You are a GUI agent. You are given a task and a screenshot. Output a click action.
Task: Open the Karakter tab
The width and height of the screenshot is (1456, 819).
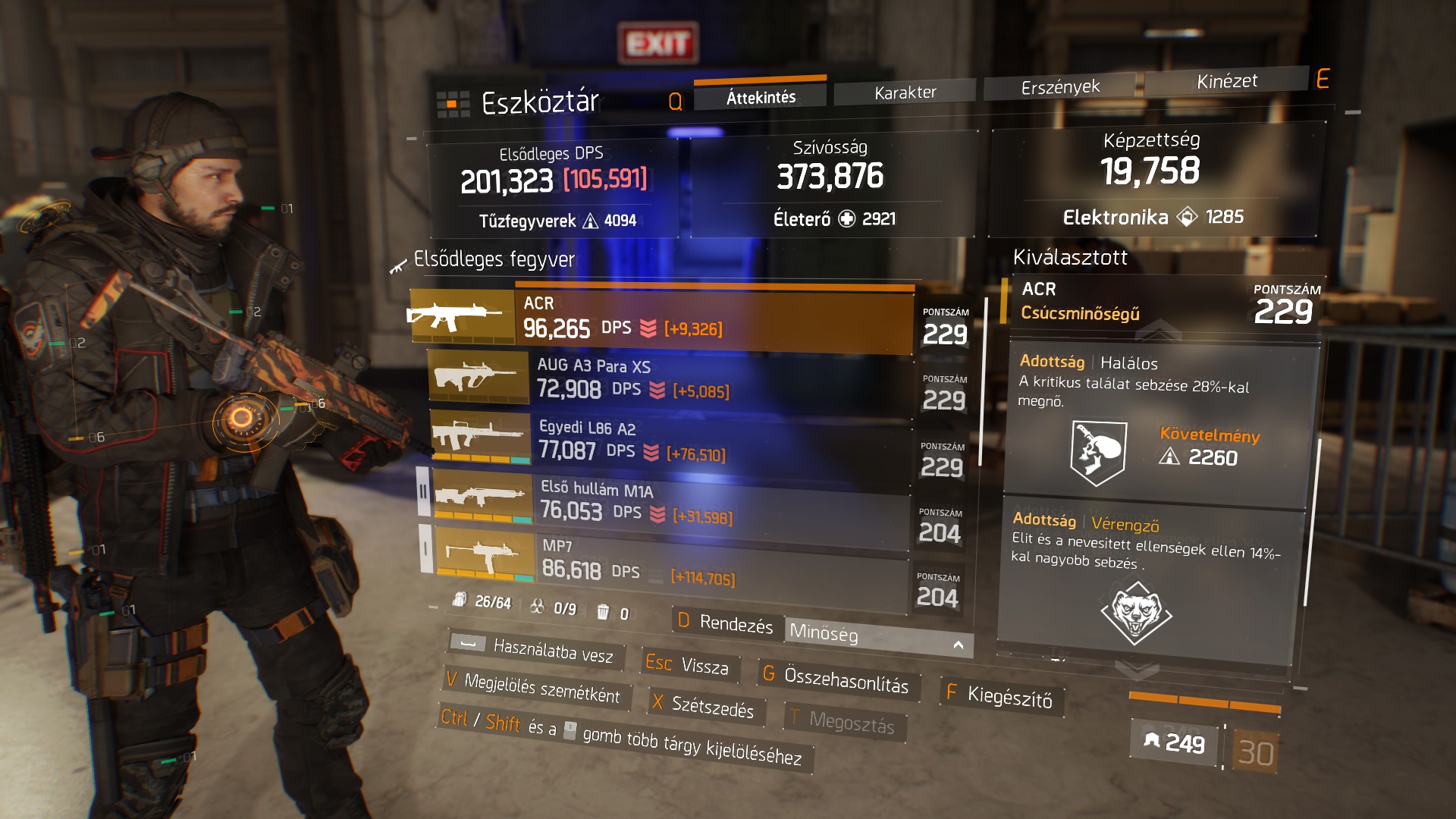click(x=905, y=93)
